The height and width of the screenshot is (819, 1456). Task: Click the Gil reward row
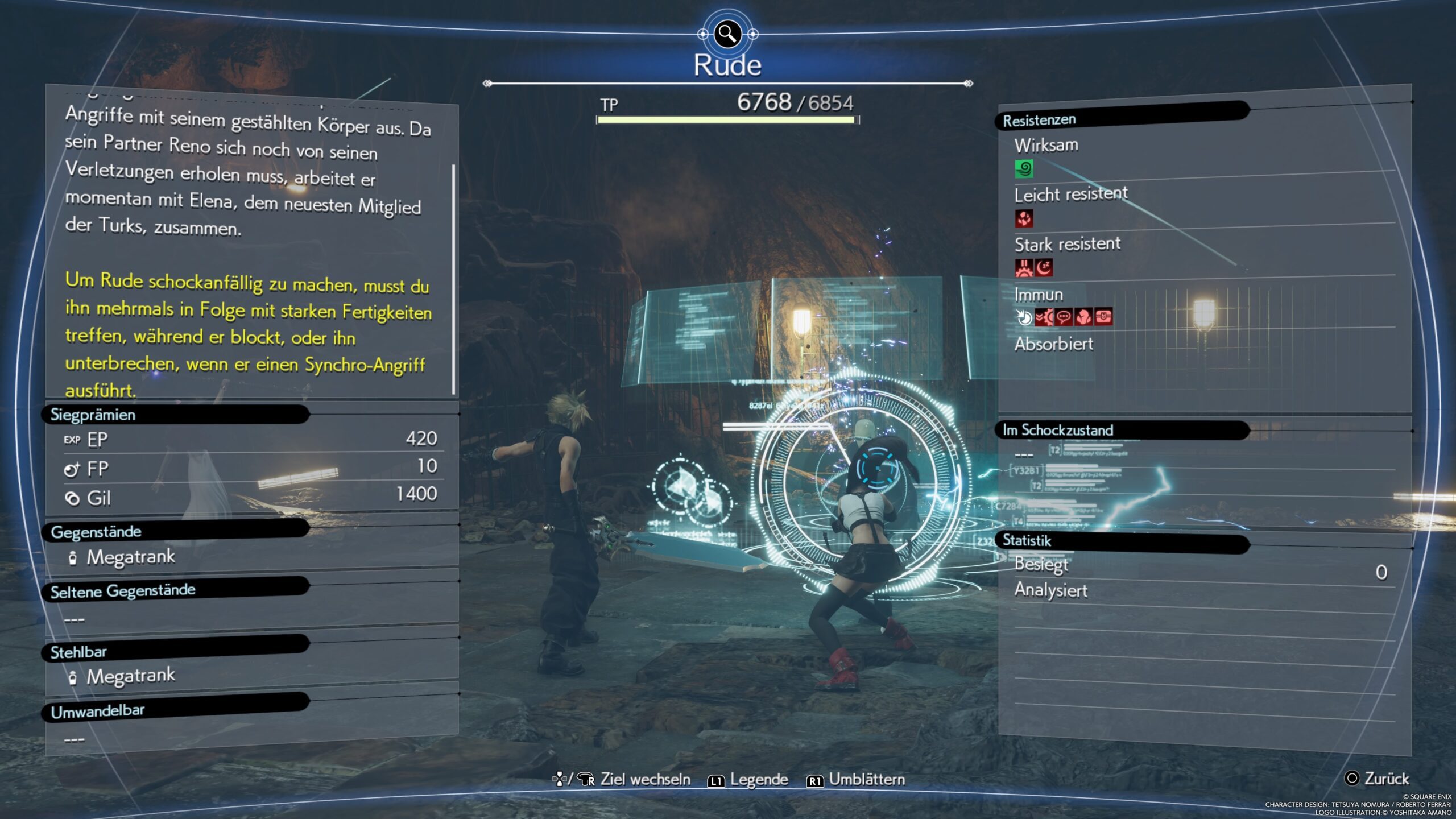(250, 497)
